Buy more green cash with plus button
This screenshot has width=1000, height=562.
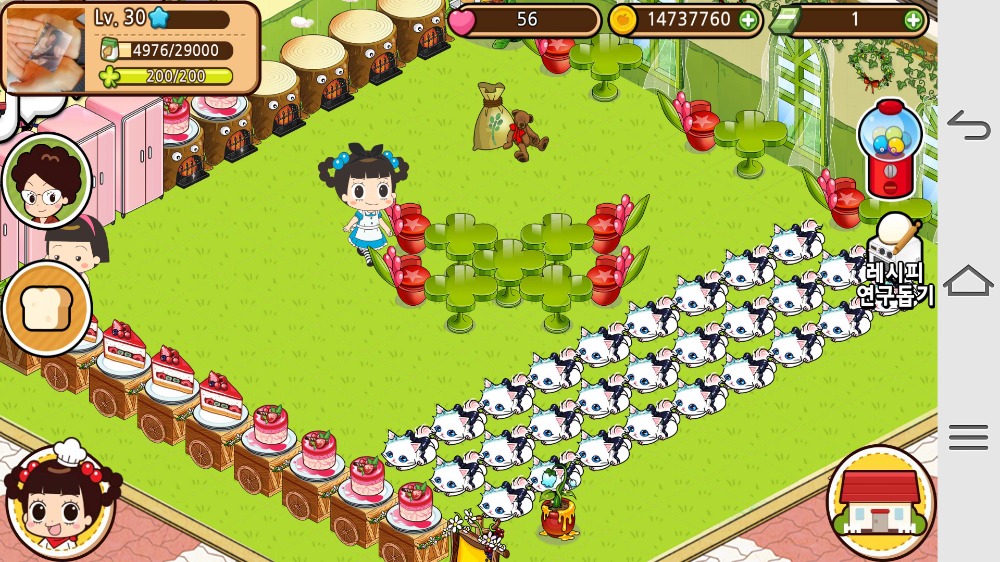pos(913,19)
